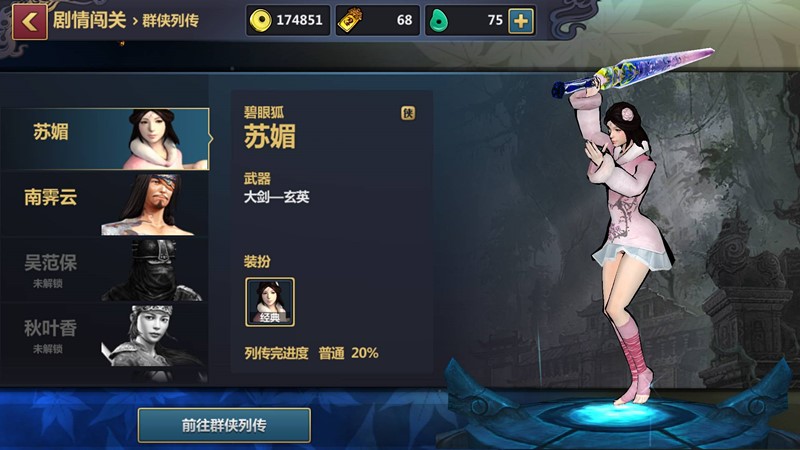This screenshot has width=800, height=450.
Task: Select the 经典 costume thumbnail
Action: (x=270, y=302)
